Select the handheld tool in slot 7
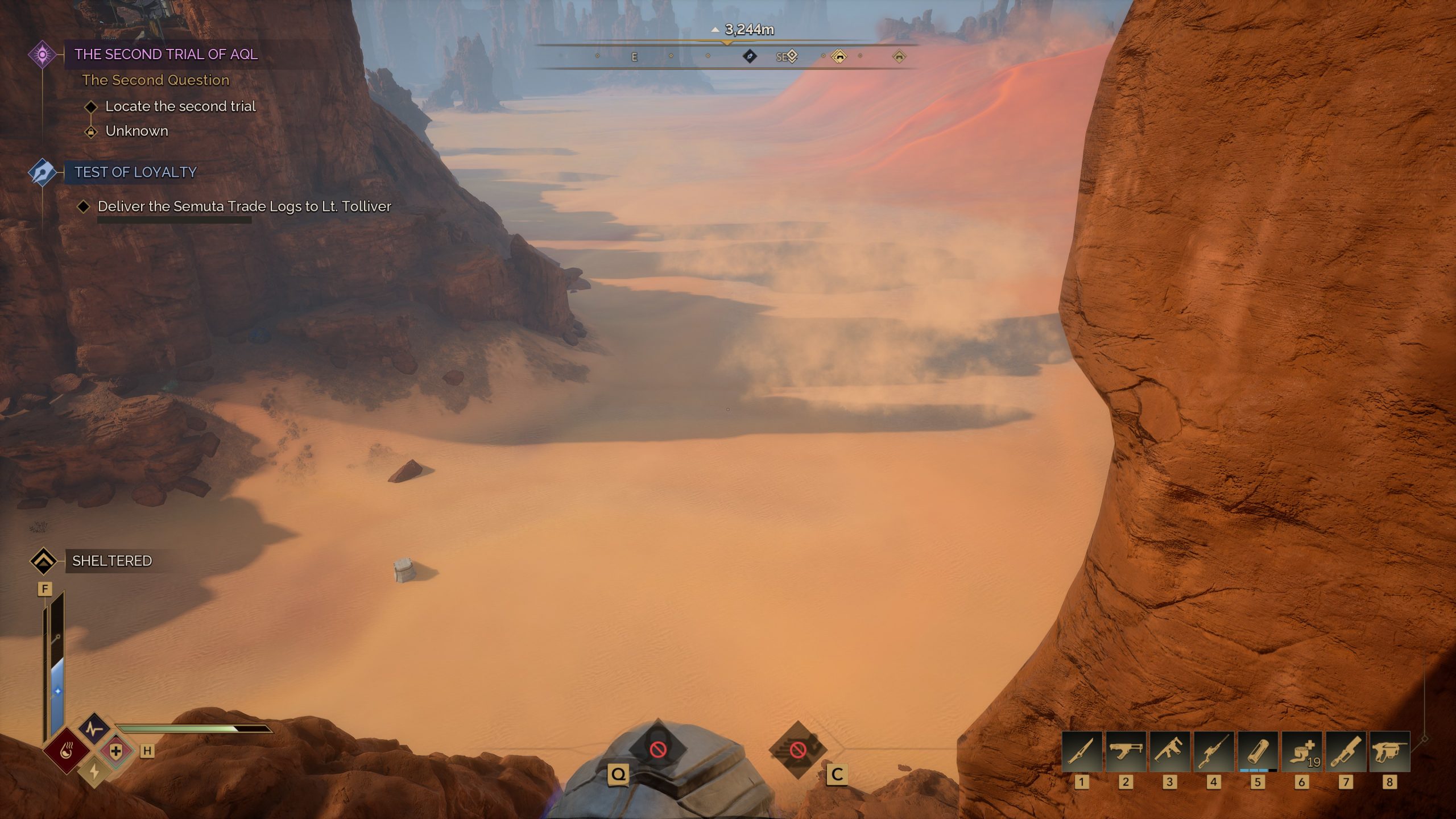 click(1346, 752)
